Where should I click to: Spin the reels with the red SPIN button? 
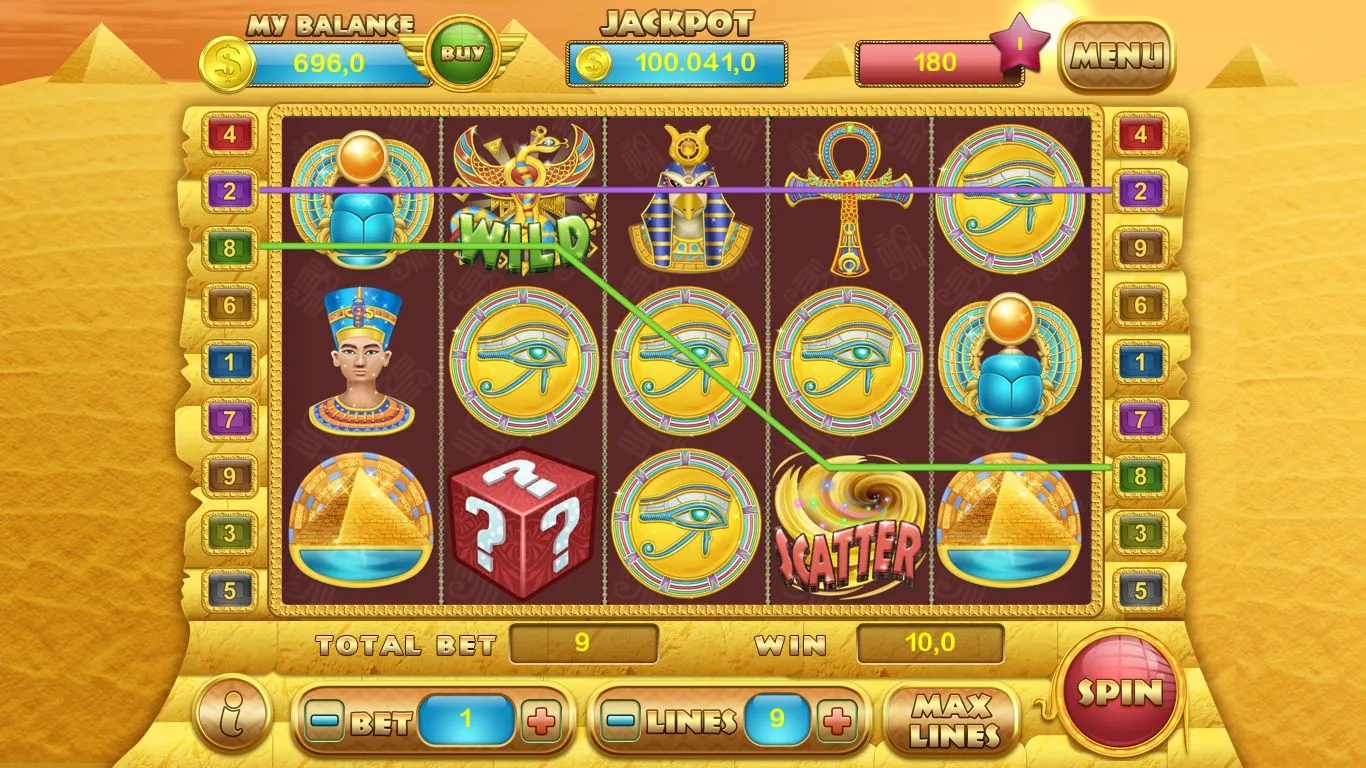coord(1119,691)
